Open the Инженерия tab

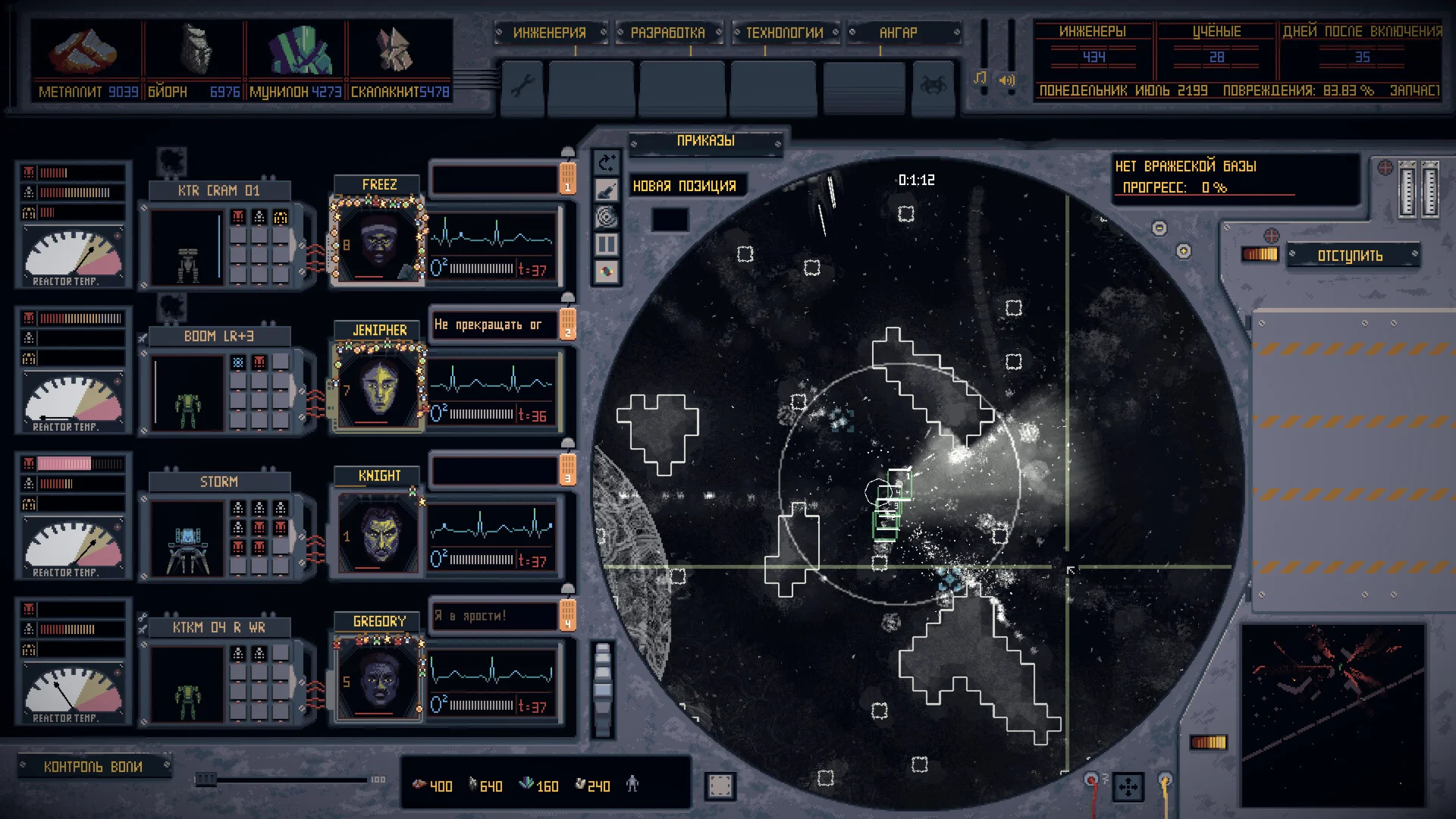pos(550,33)
